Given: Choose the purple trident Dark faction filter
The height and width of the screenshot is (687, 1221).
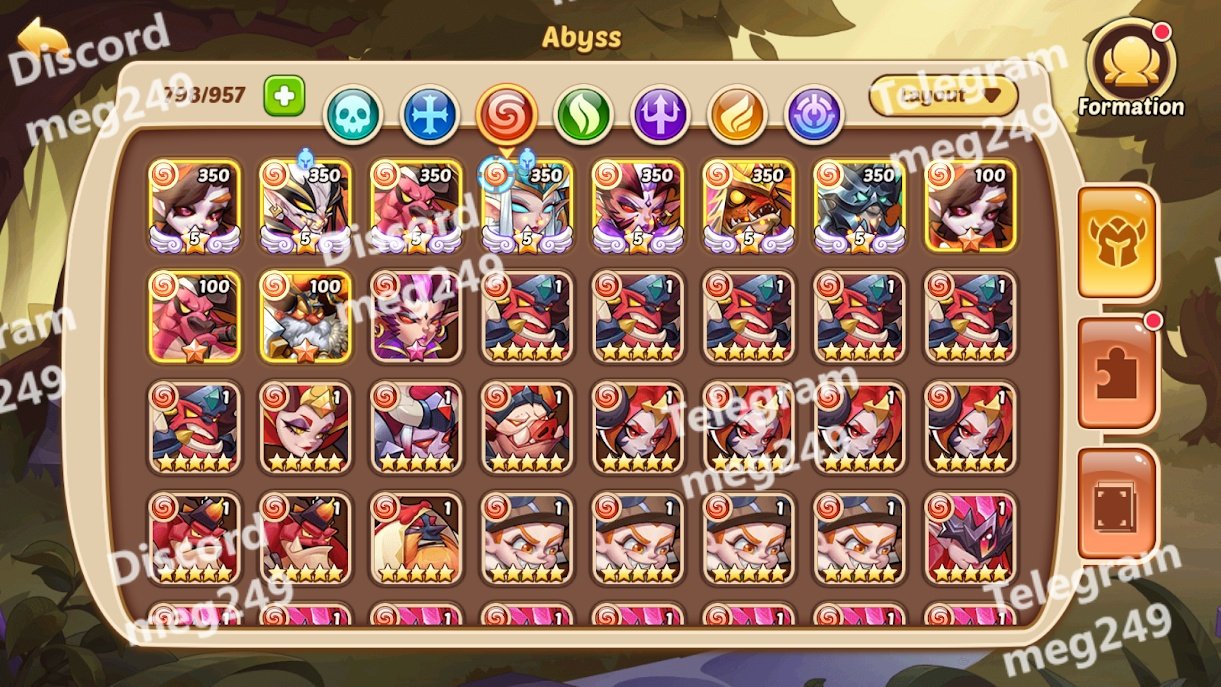Looking at the screenshot, I should point(661,114).
